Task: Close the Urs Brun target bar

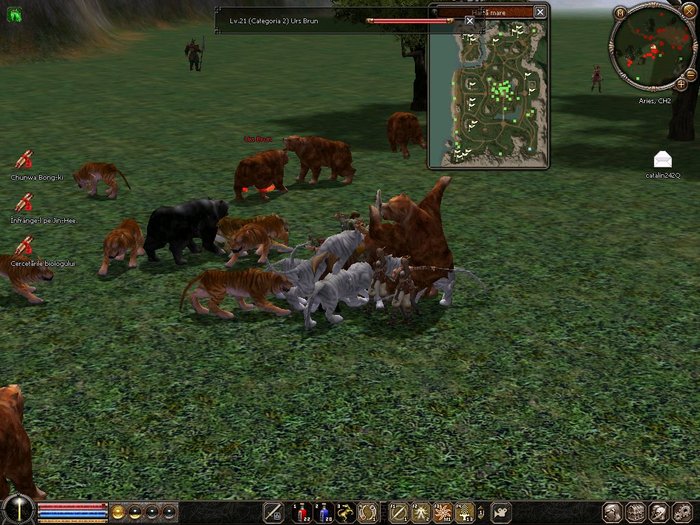Action: (x=470, y=20)
